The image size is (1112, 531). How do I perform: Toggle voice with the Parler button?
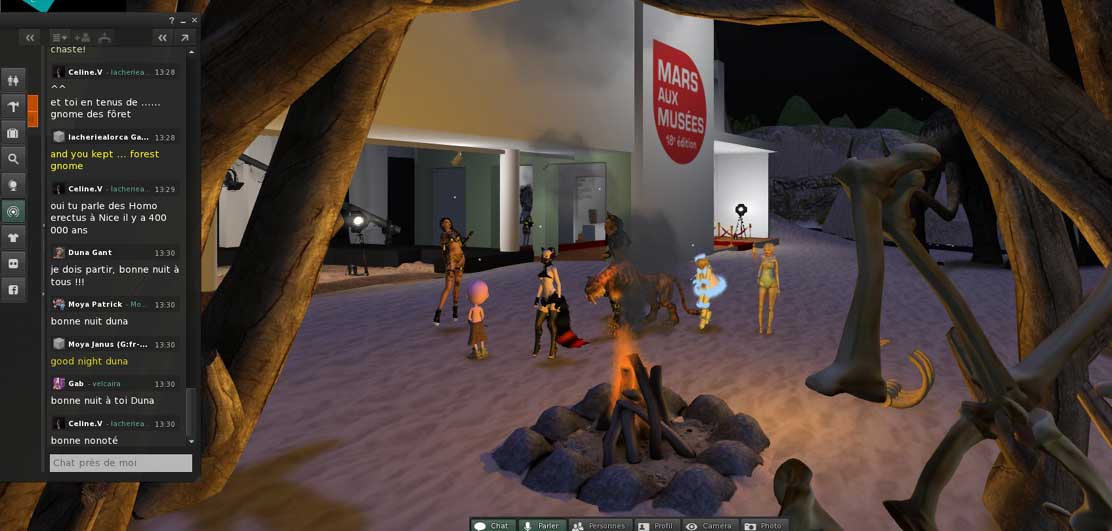tap(541, 525)
